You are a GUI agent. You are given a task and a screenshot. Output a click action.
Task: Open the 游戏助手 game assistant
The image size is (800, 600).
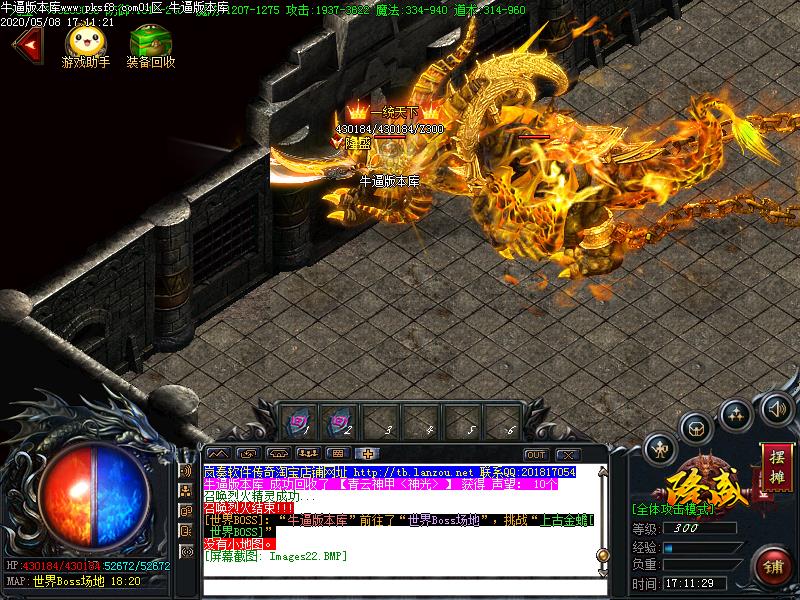83,43
